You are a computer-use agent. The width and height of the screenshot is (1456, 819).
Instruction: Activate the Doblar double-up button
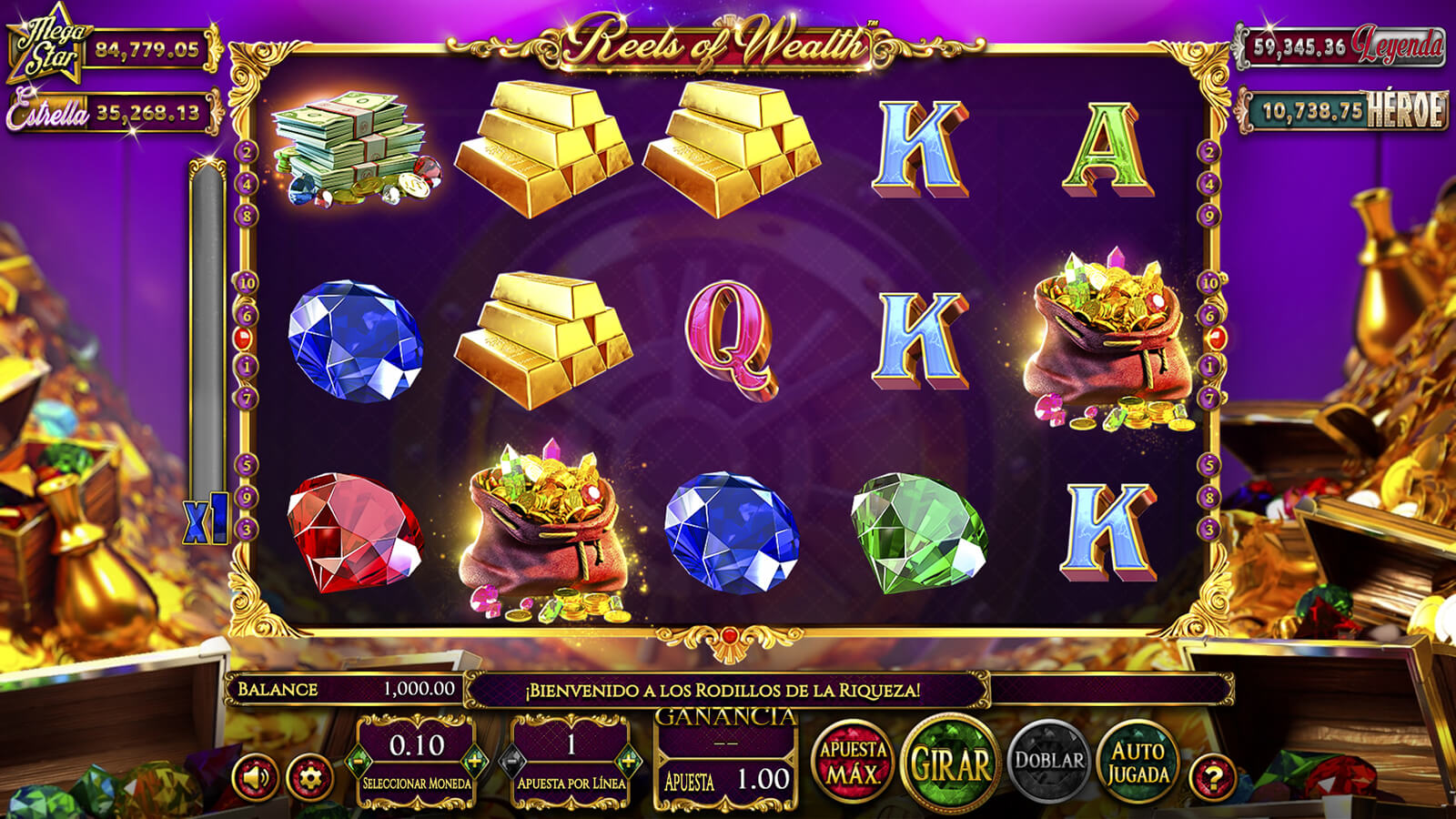1049,761
